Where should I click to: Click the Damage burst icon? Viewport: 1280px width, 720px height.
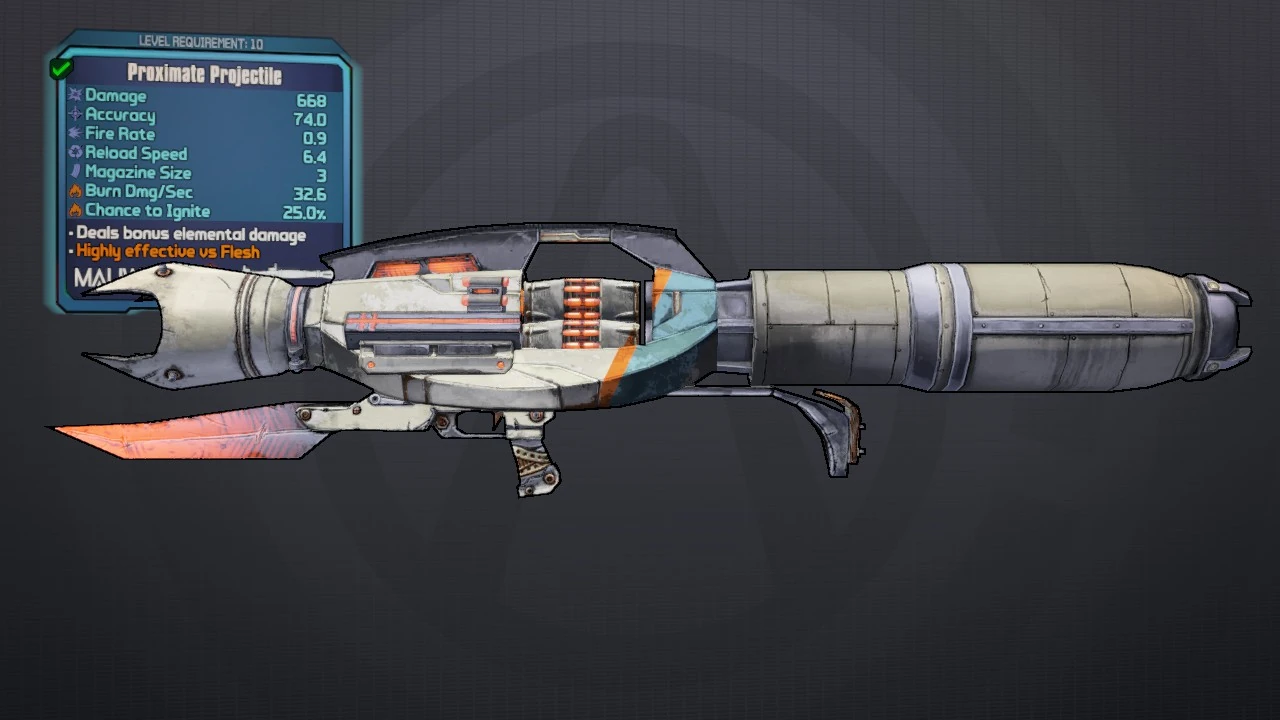click(x=76, y=96)
